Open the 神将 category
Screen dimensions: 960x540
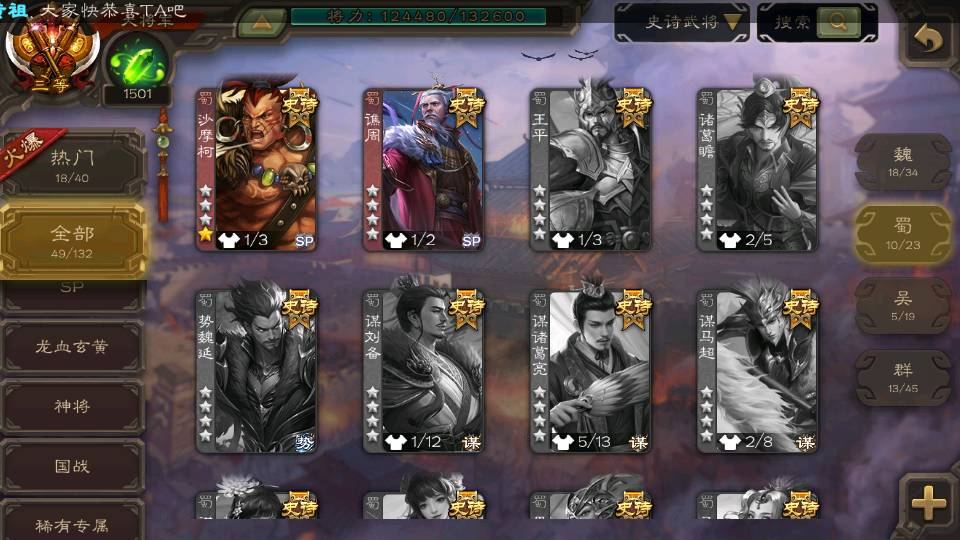coord(72,406)
